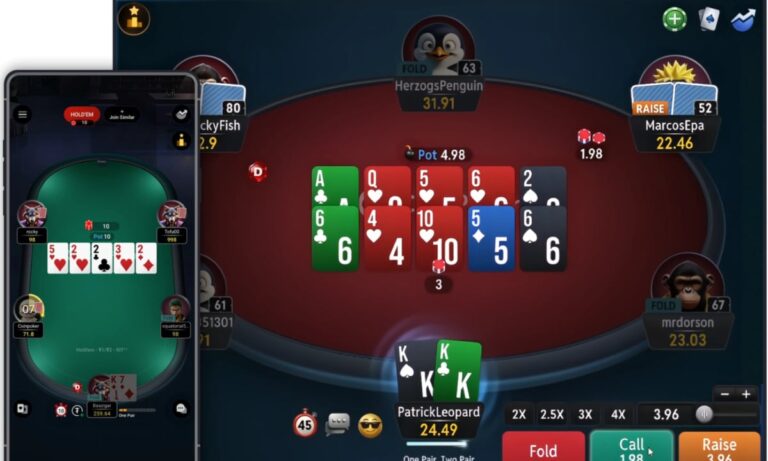The height and width of the screenshot is (461, 768).
Task: Fold the current hand
Action: point(543,446)
